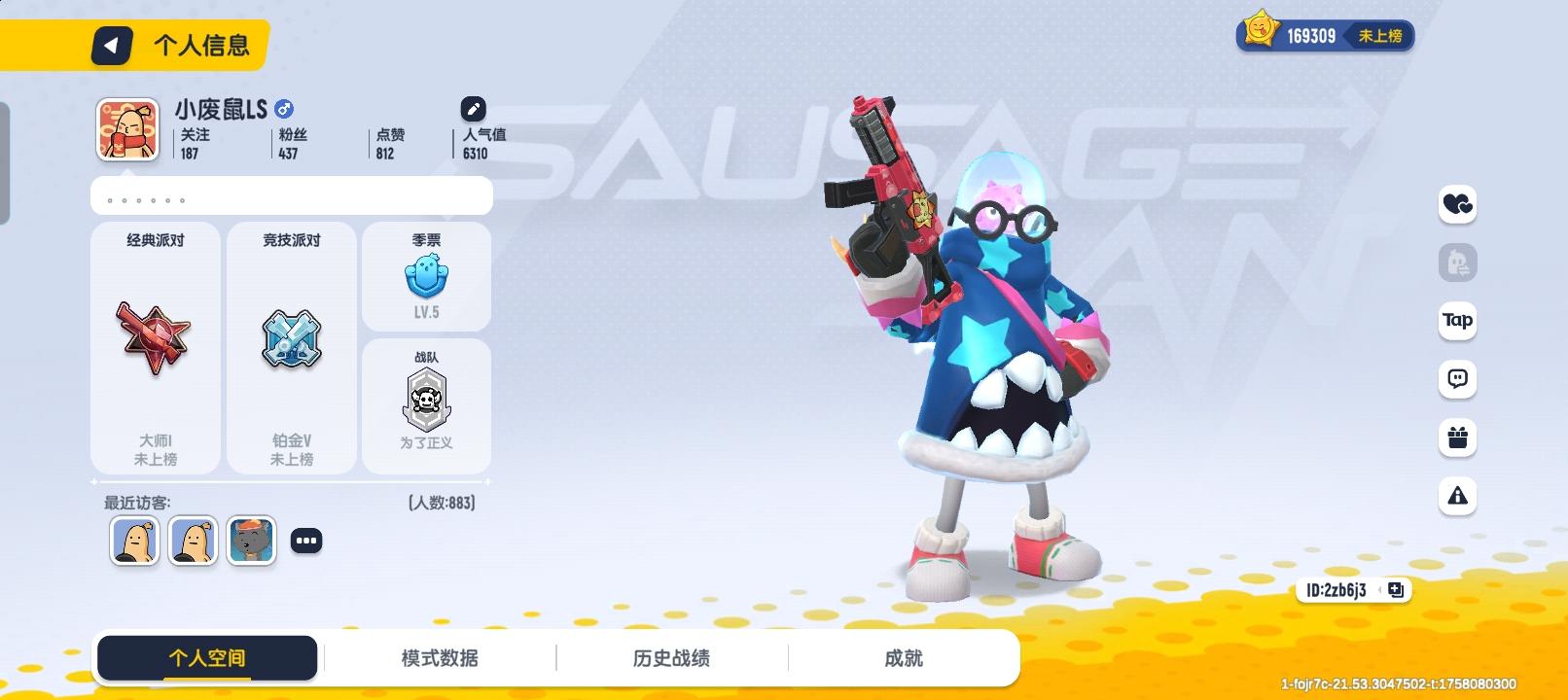The width and height of the screenshot is (1568, 700).
Task: Open chat via the speech bubble icon
Action: click(x=1456, y=380)
